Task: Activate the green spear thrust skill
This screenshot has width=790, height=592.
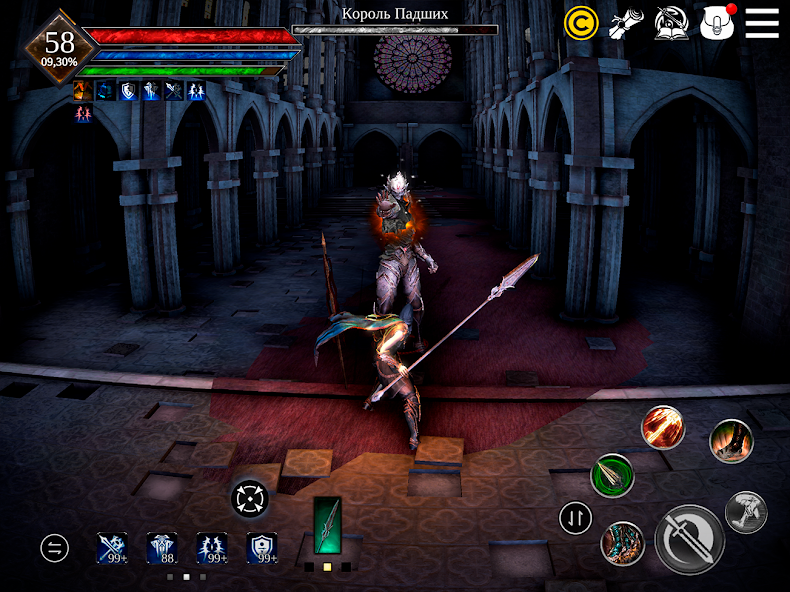Action: coord(612,475)
